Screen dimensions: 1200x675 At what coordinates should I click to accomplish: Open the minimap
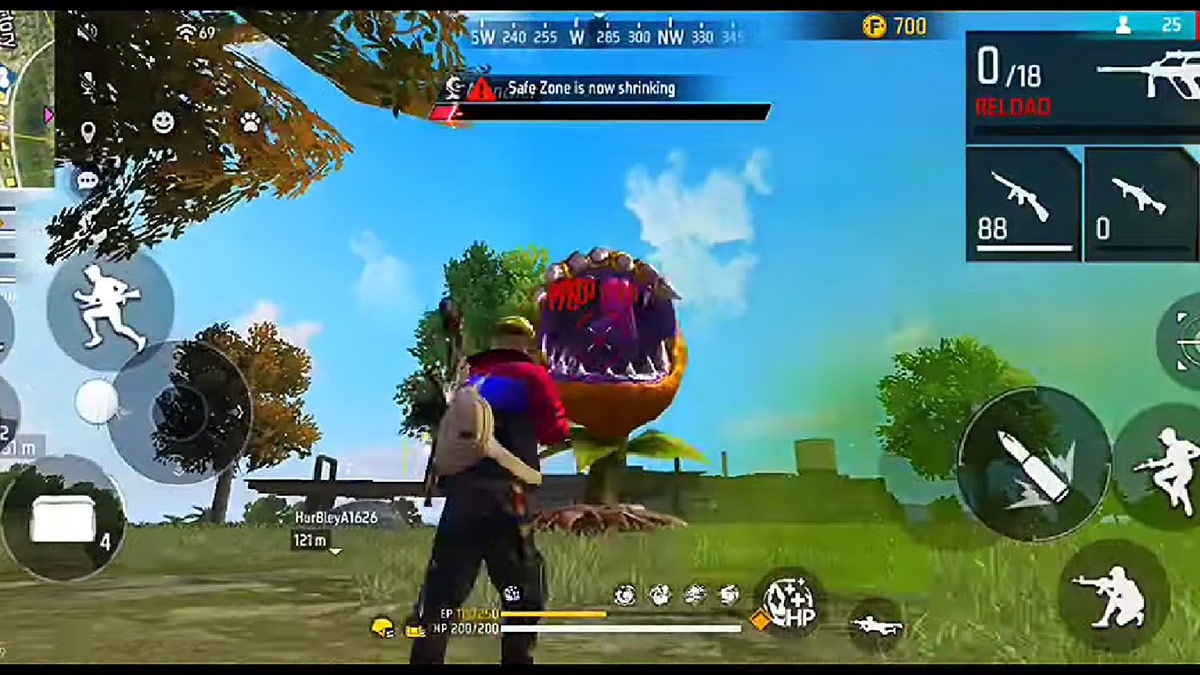tap(26, 100)
